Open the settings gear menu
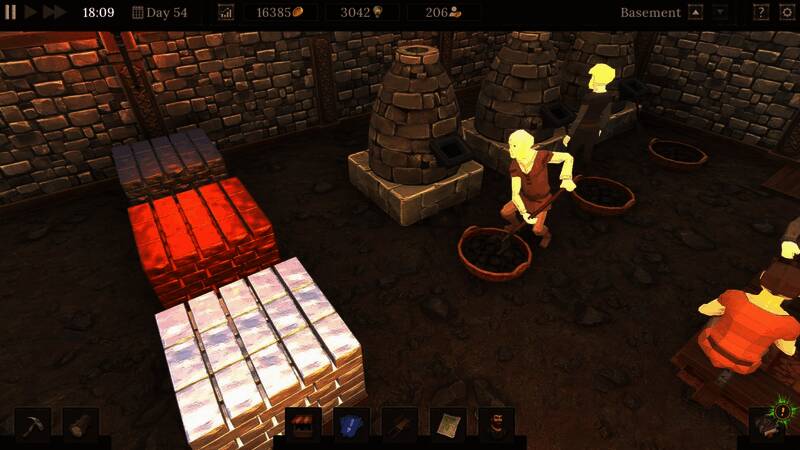 click(786, 13)
